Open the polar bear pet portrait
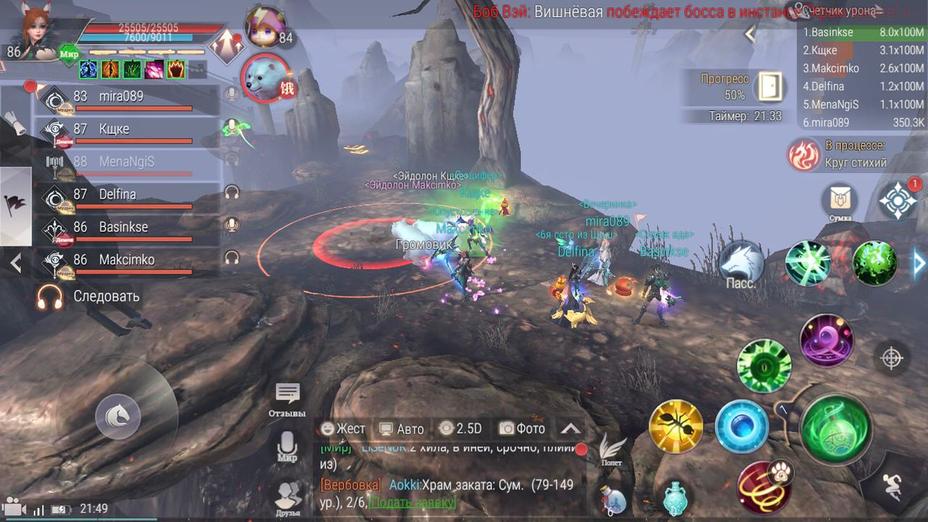Image resolution: width=928 pixels, height=522 pixels. (x=265, y=78)
